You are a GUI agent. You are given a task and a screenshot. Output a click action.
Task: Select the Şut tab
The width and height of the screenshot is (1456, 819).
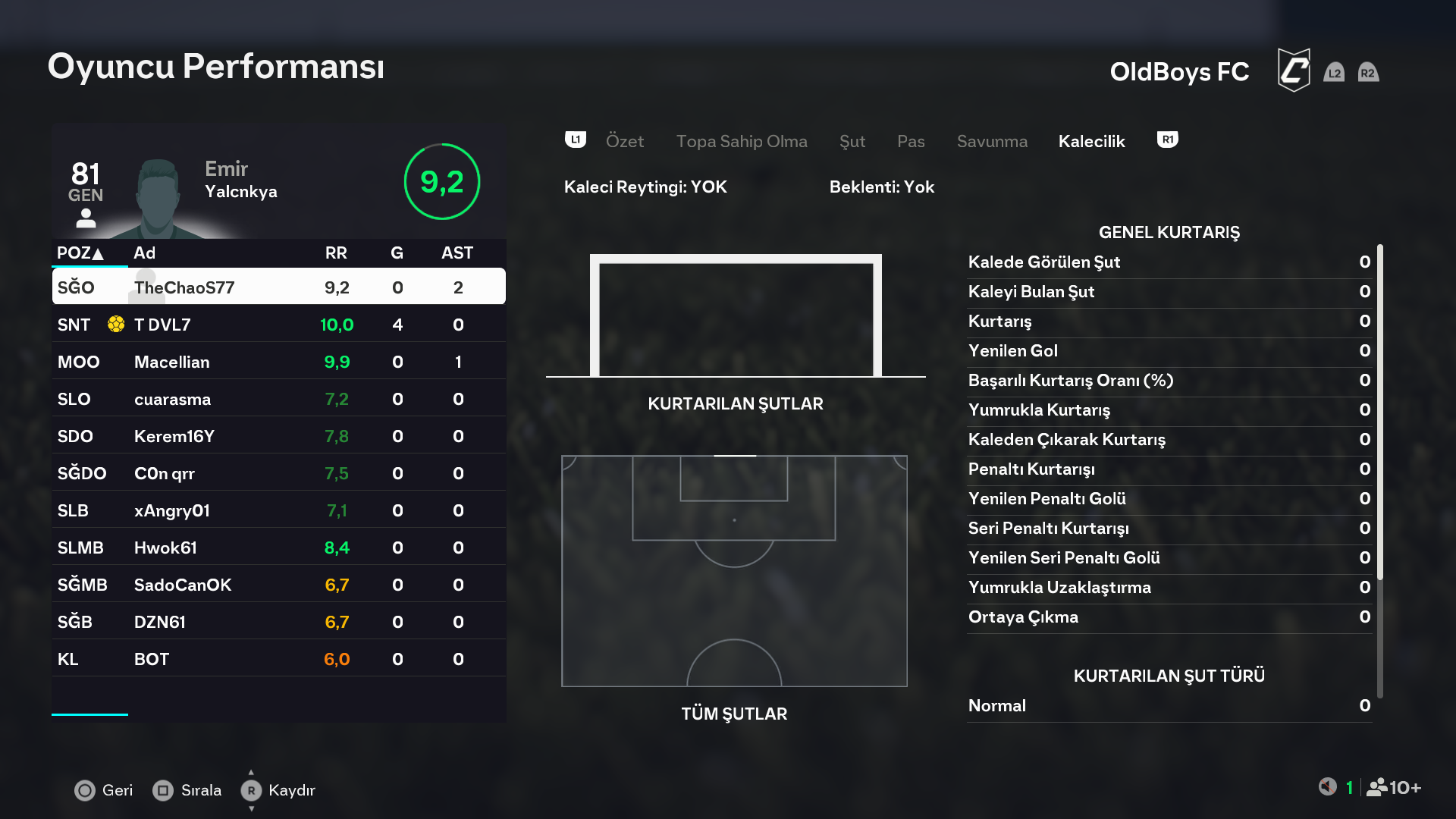(852, 141)
